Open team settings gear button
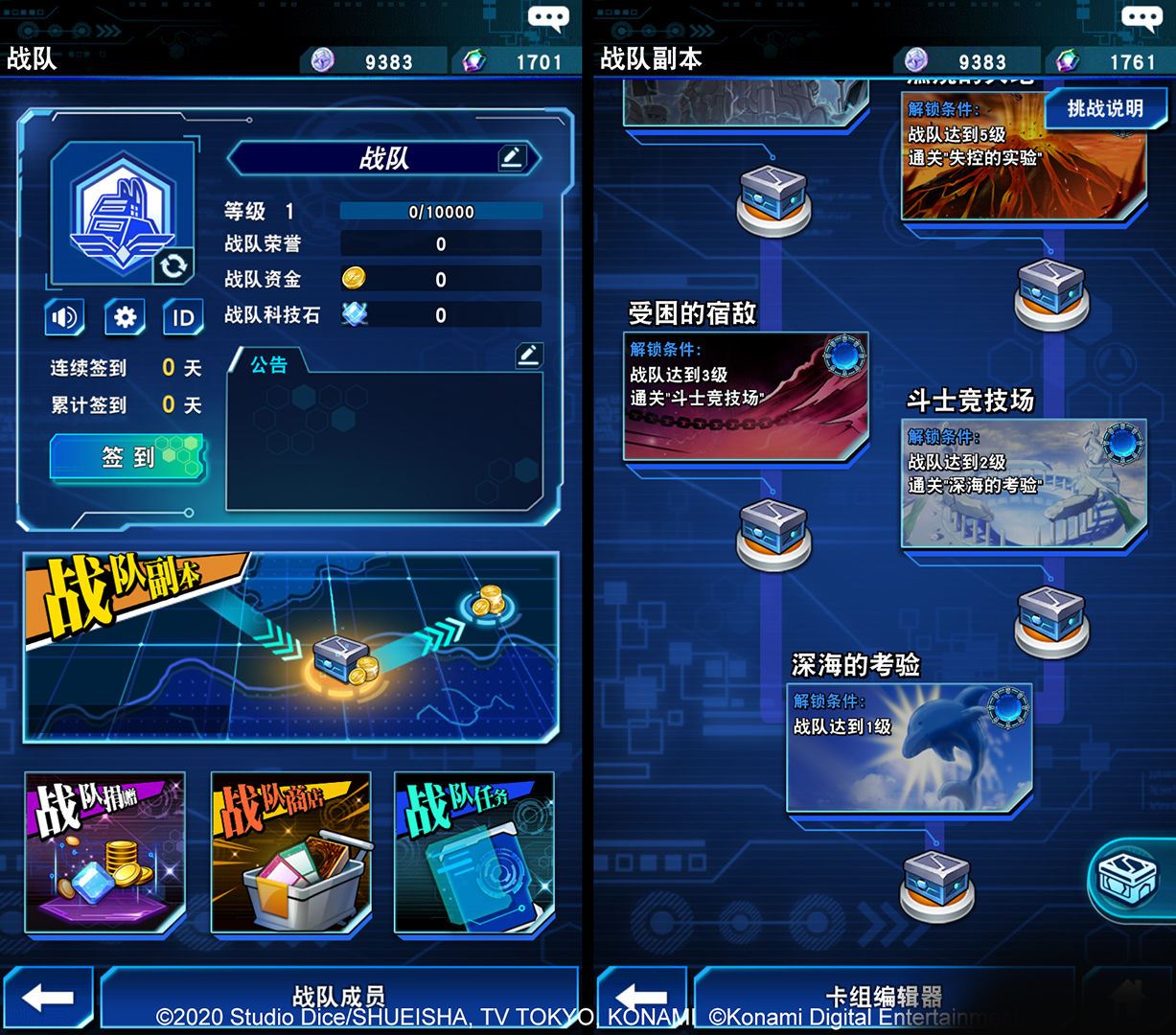 point(125,317)
